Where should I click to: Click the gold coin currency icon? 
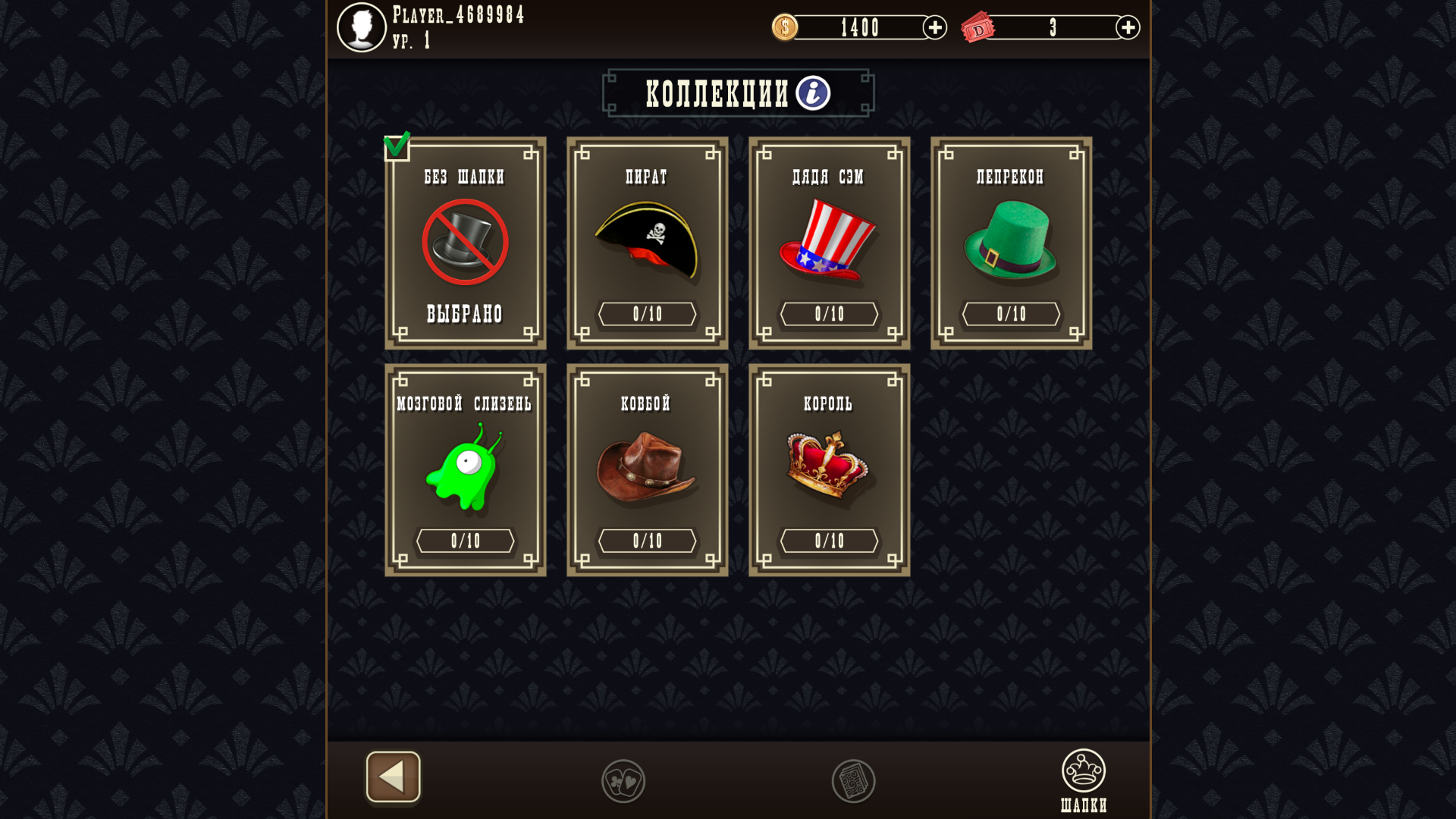coord(785,27)
